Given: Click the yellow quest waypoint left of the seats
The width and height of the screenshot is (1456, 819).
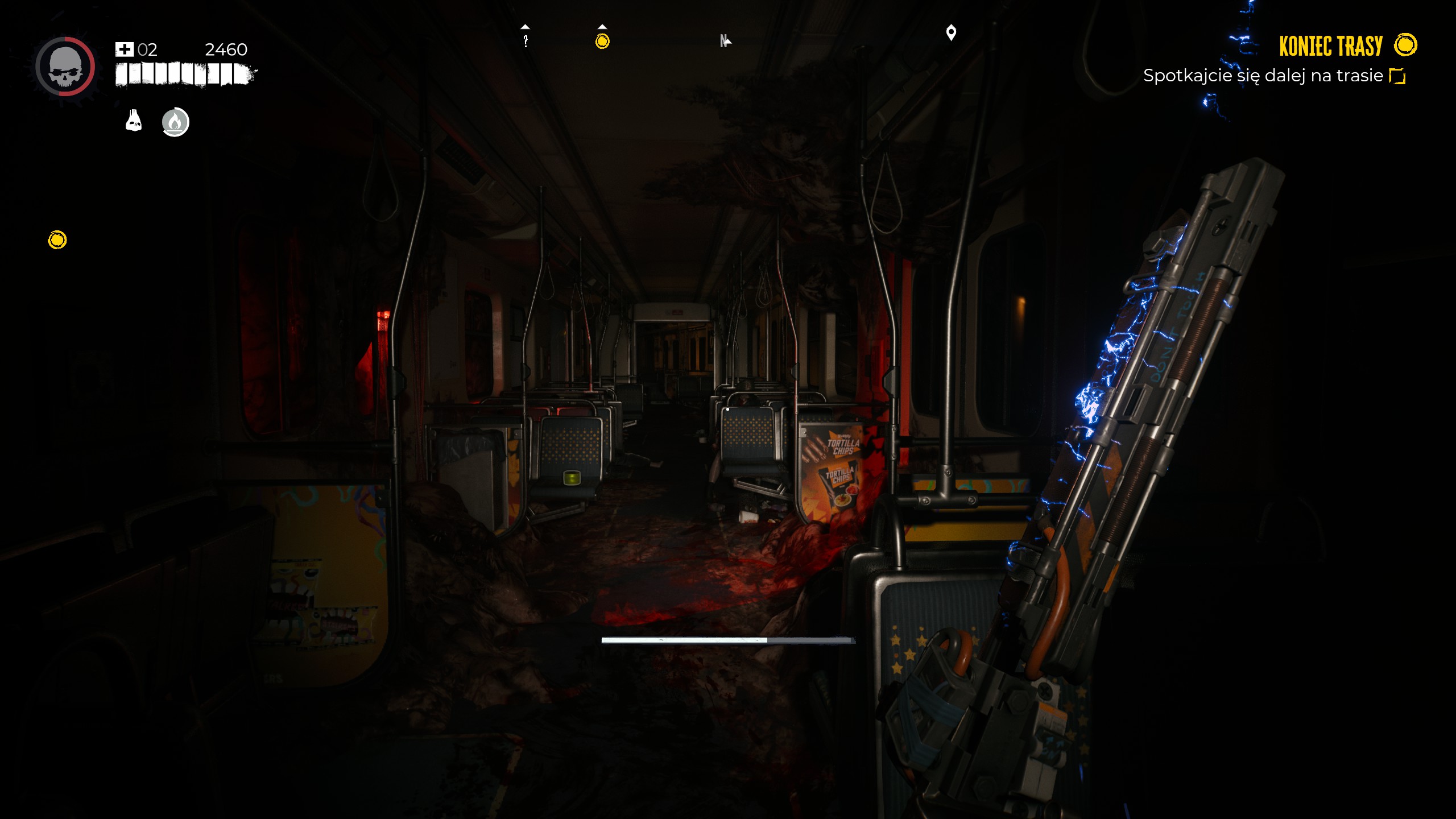Looking at the screenshot, I should (x=57, y=240).
